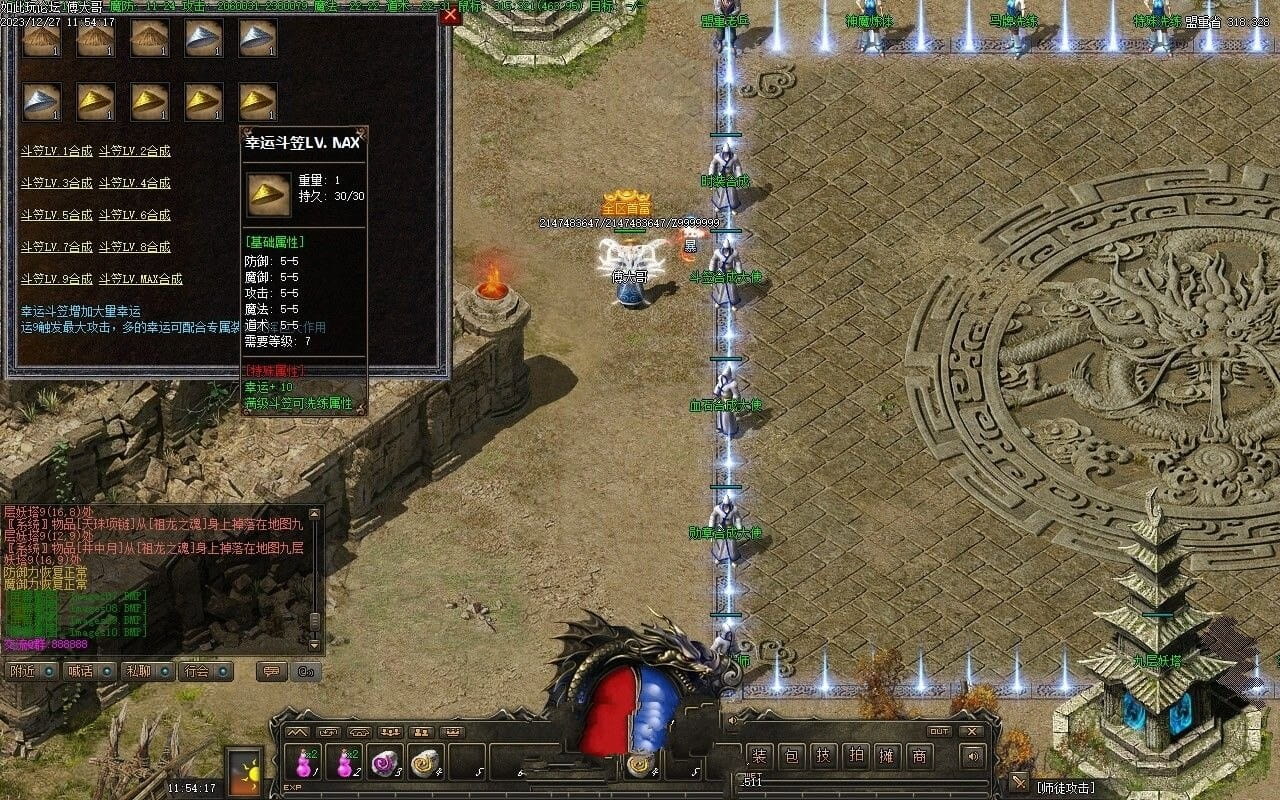Choose 斗笠LV.1合成 crafting link
This screenshot has height=800, width=1280.
[57, 151]
